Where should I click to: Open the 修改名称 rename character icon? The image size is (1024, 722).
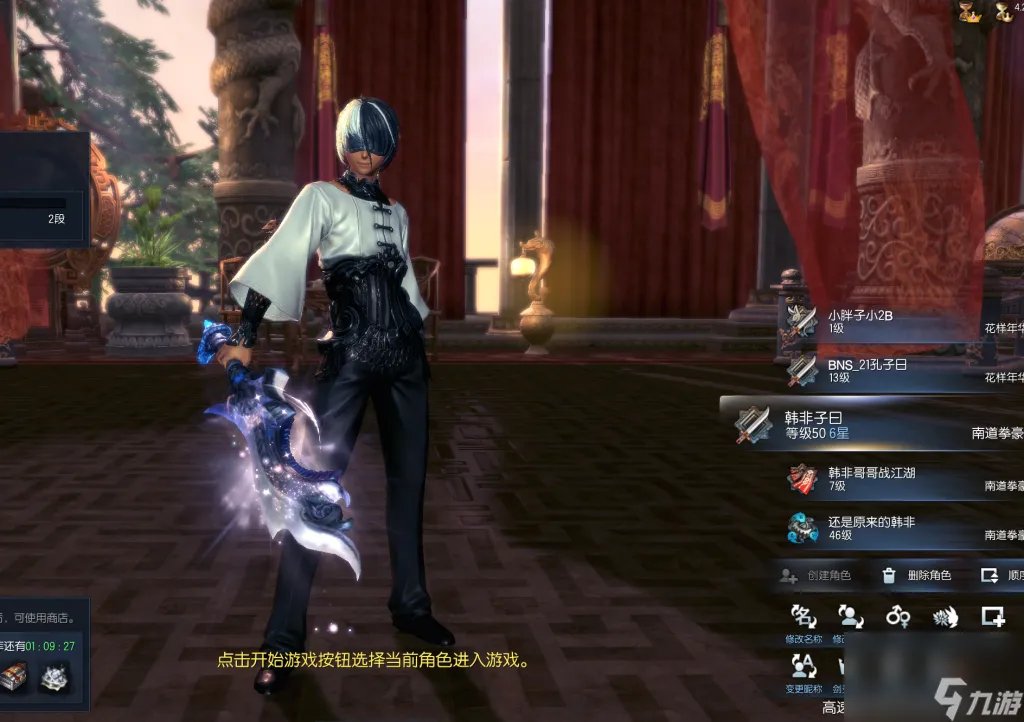803,617
